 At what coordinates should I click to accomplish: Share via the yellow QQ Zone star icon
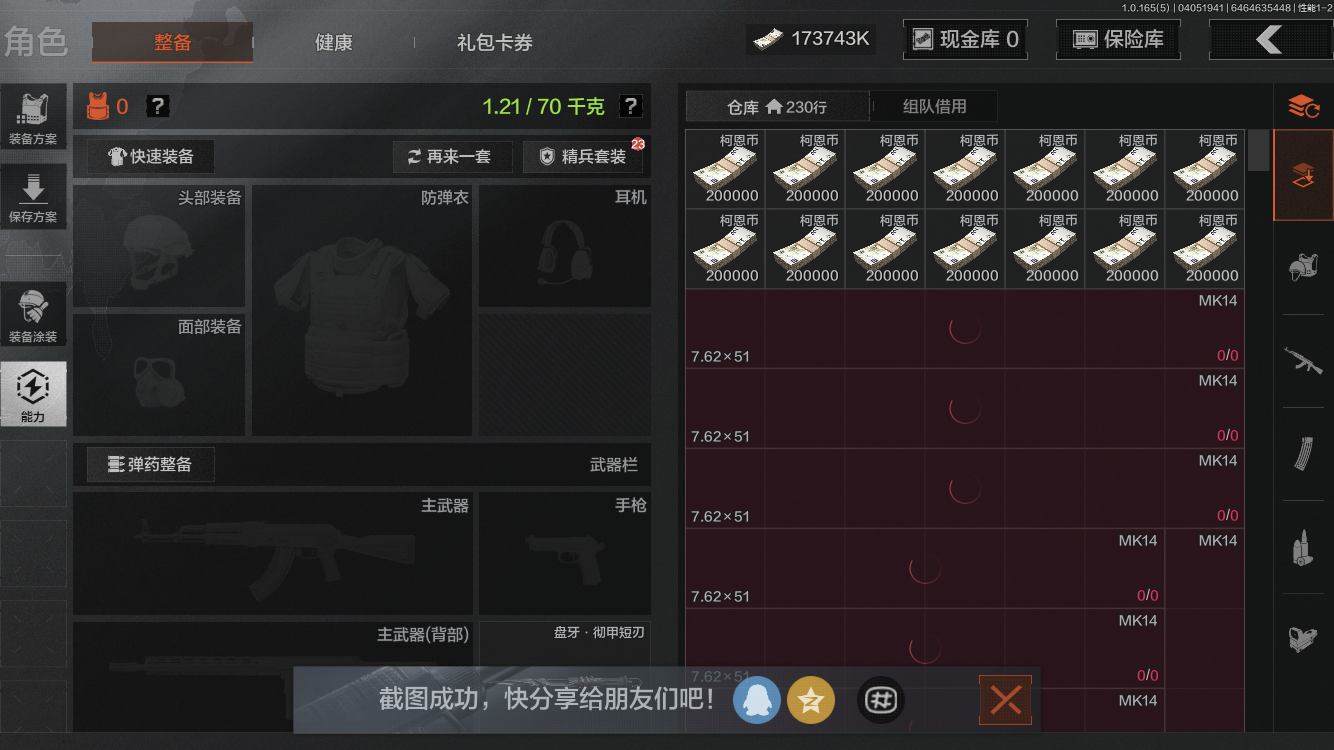pos(811,700)
